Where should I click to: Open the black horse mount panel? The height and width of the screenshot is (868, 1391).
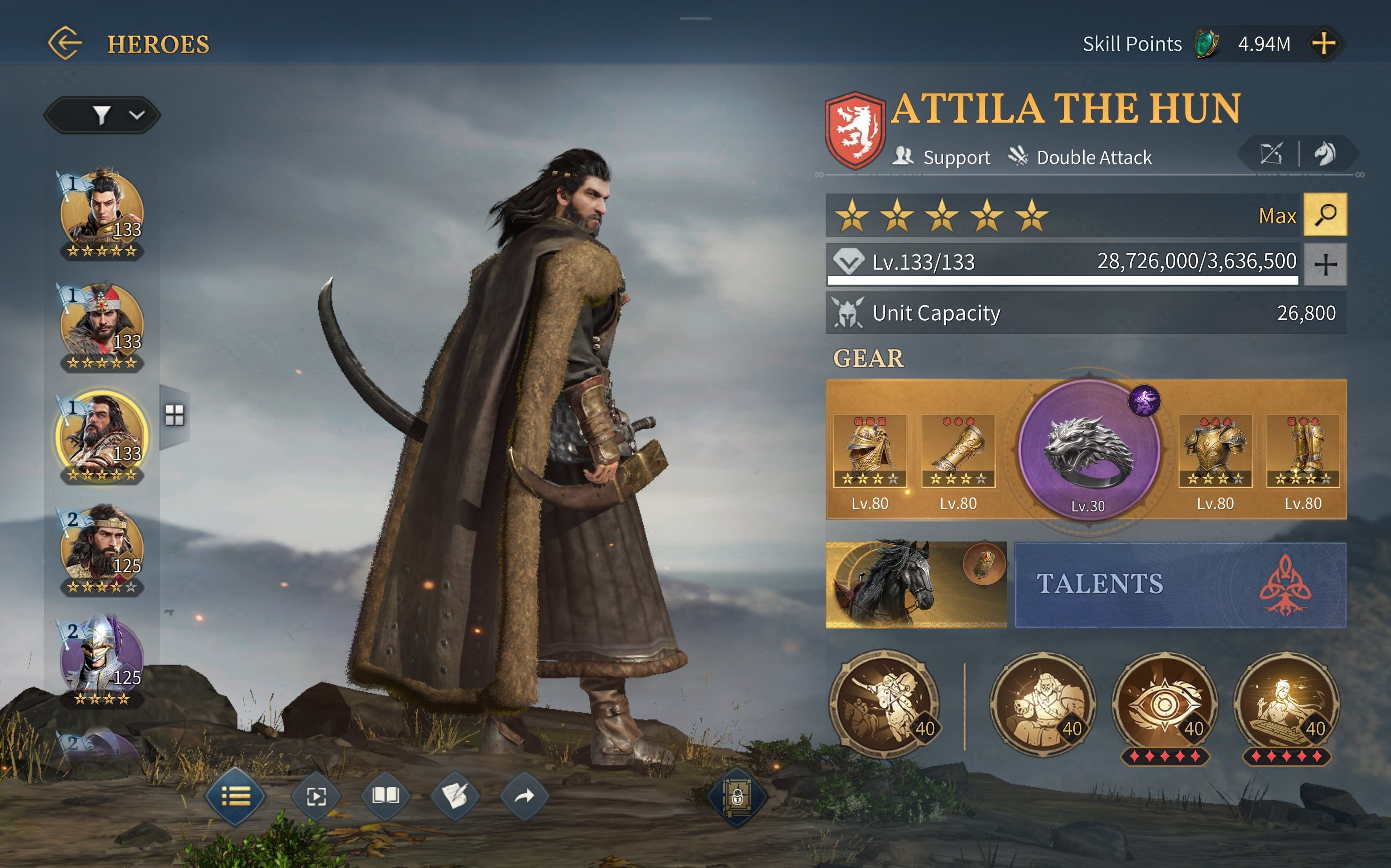(915, 584)
